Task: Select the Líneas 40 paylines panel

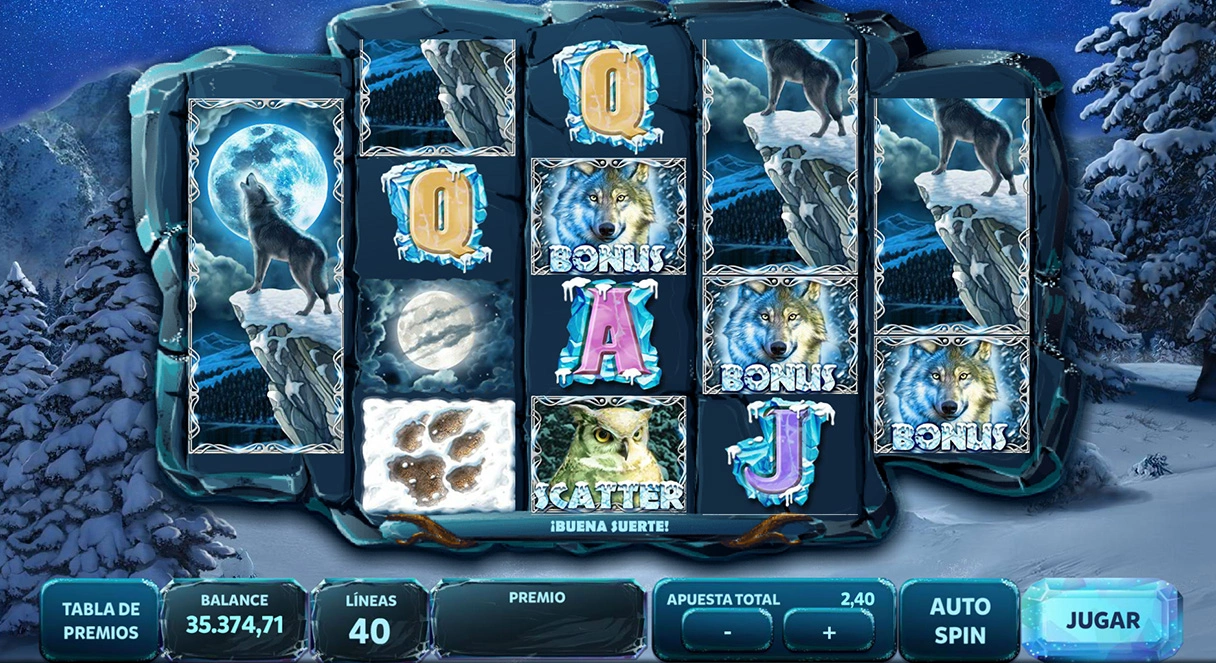Action: tap(370, 620)
